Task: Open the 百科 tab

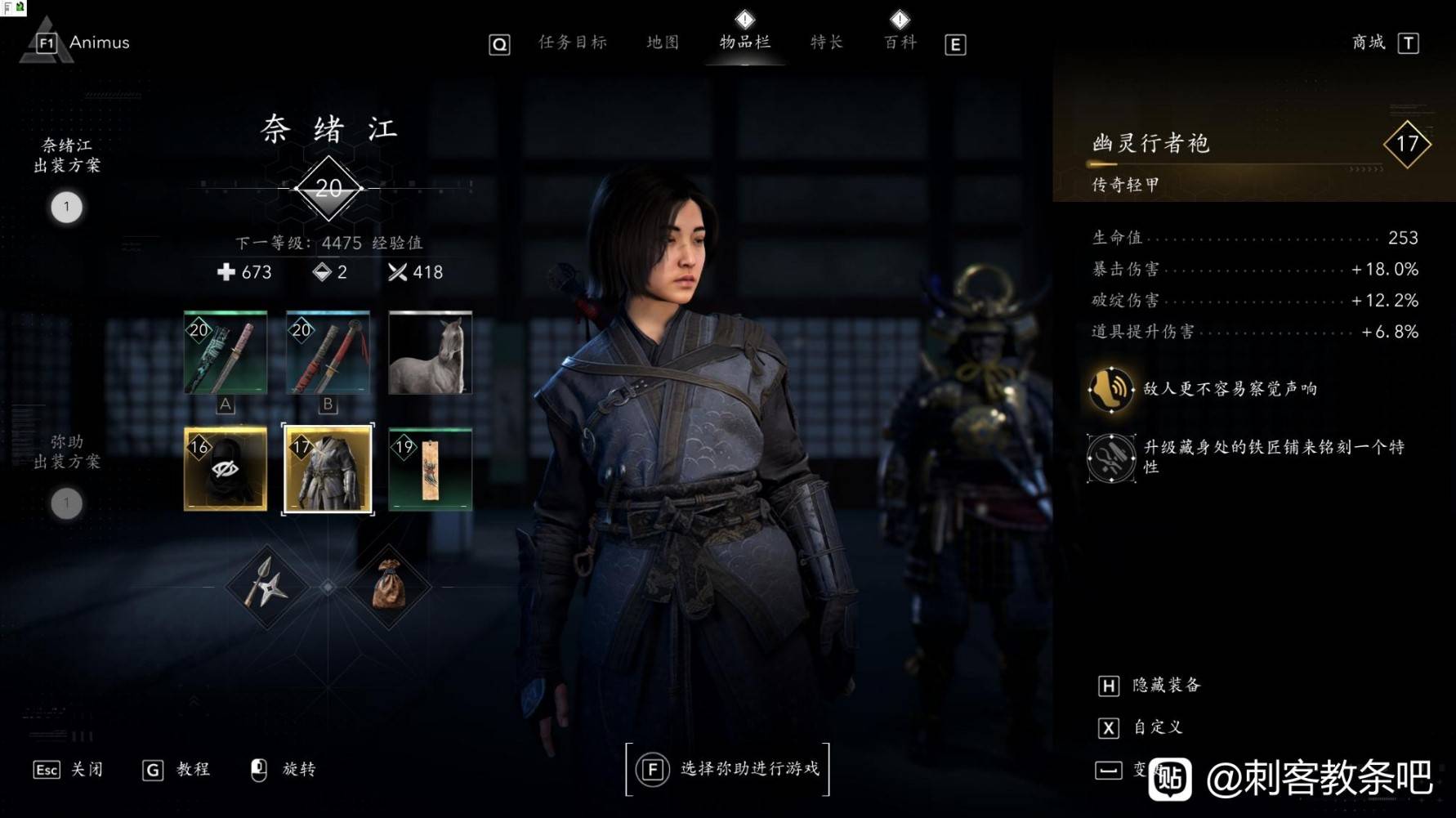Action: pos(900,42)
